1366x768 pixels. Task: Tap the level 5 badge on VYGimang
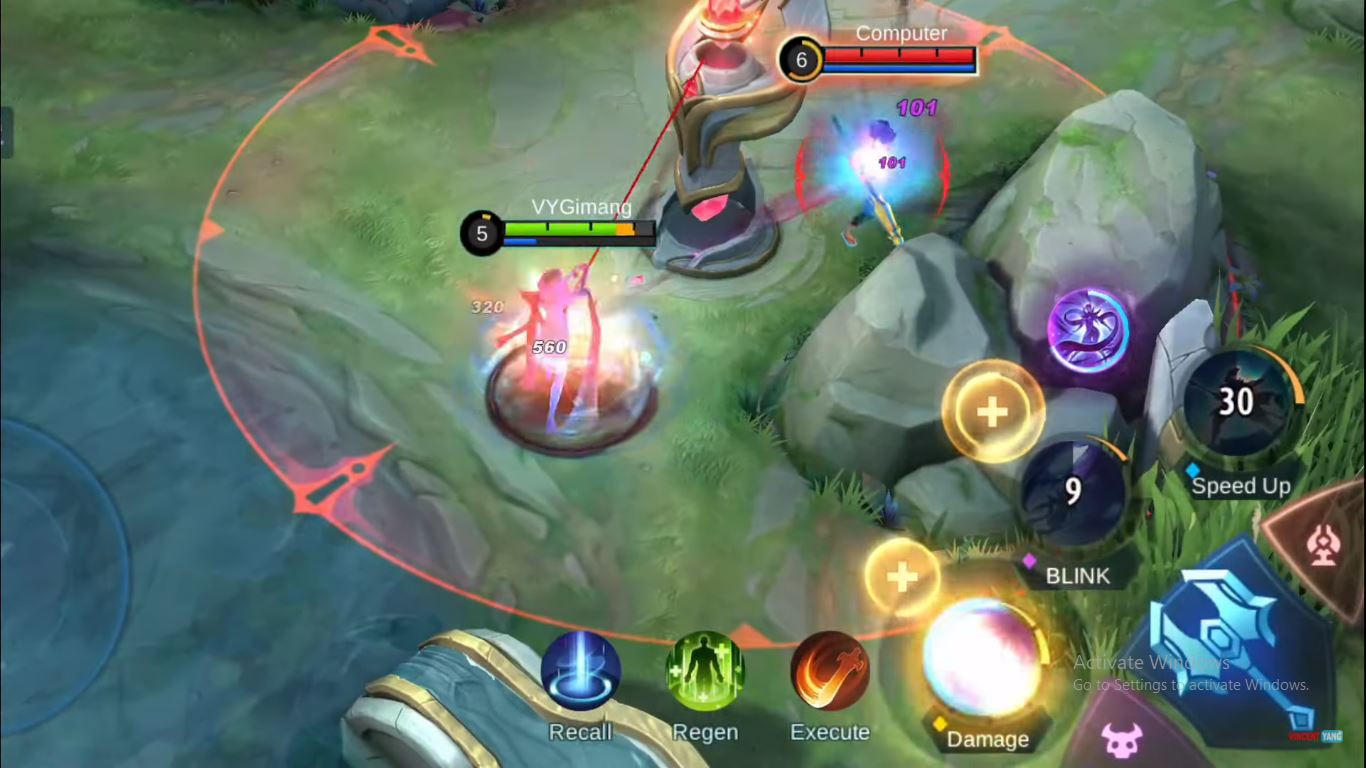[x=481, y=233]
